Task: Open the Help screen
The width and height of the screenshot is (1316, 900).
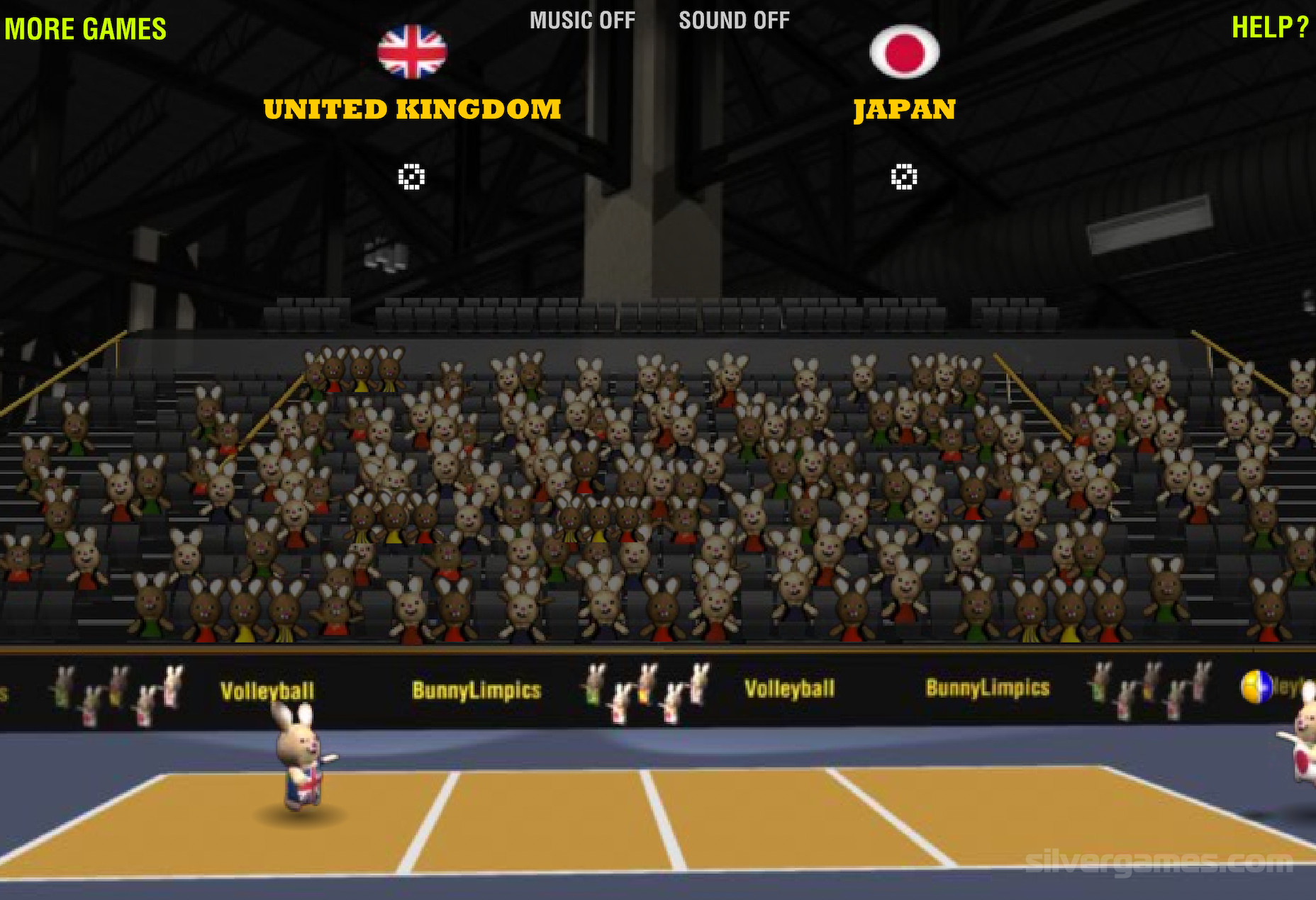Action: pos(1269,28)
